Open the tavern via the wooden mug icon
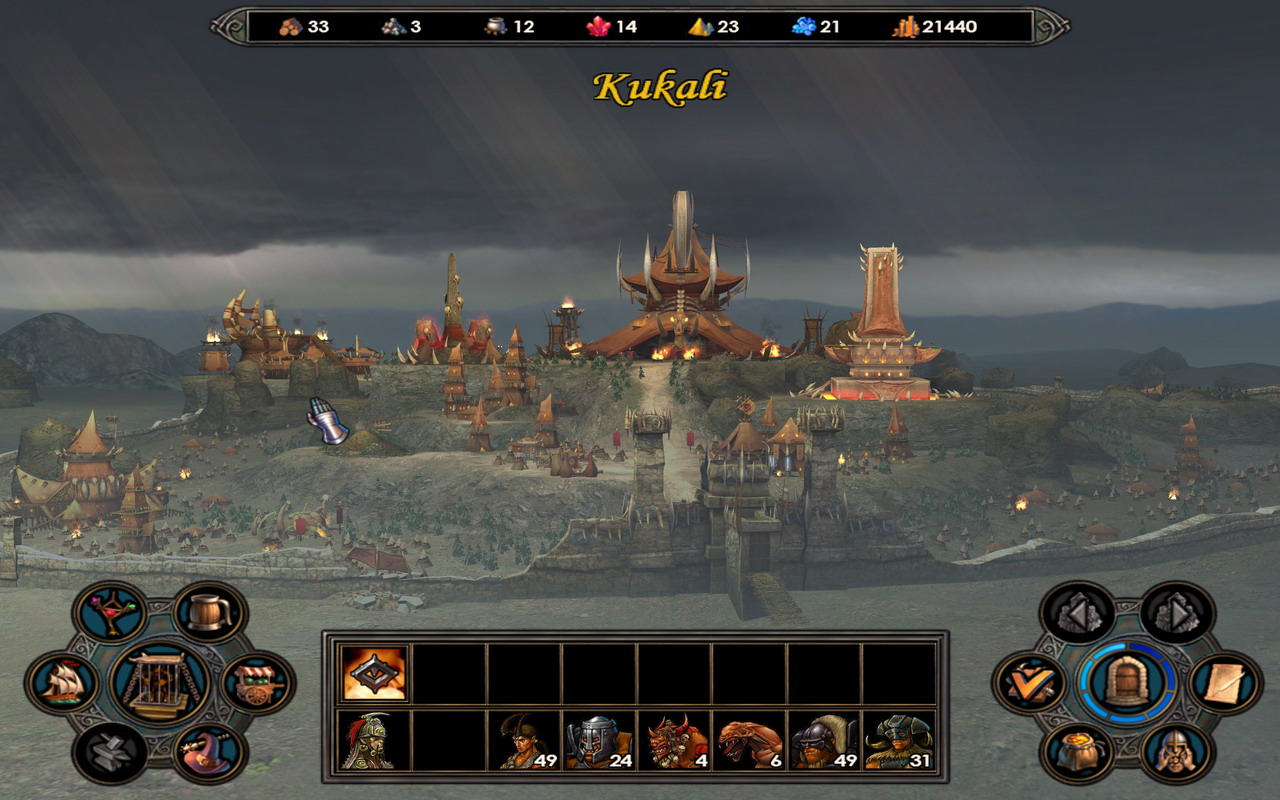 (x=210, y=612)
